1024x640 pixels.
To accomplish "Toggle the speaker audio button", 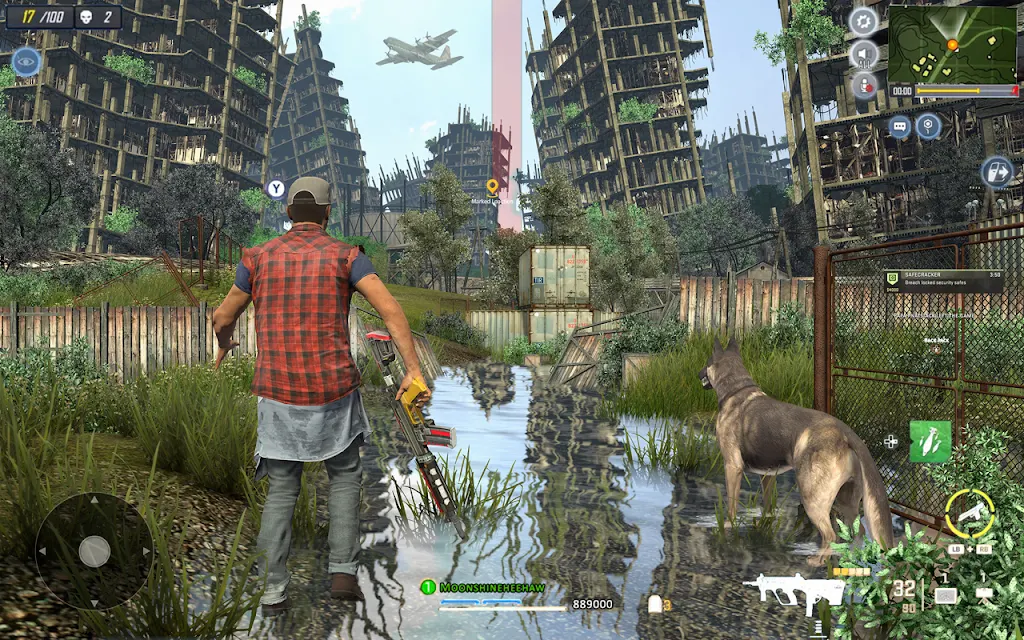I will click(863, 54).
